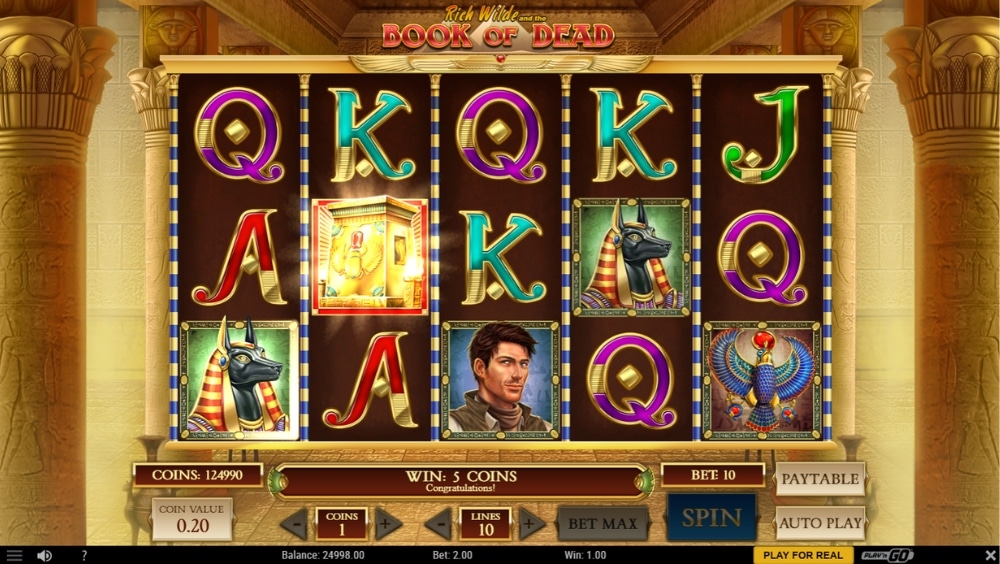The width and height of the screenshot is (1000, 564).
Task: Decrease the number of coins
Action: click(x=294, y=523)
